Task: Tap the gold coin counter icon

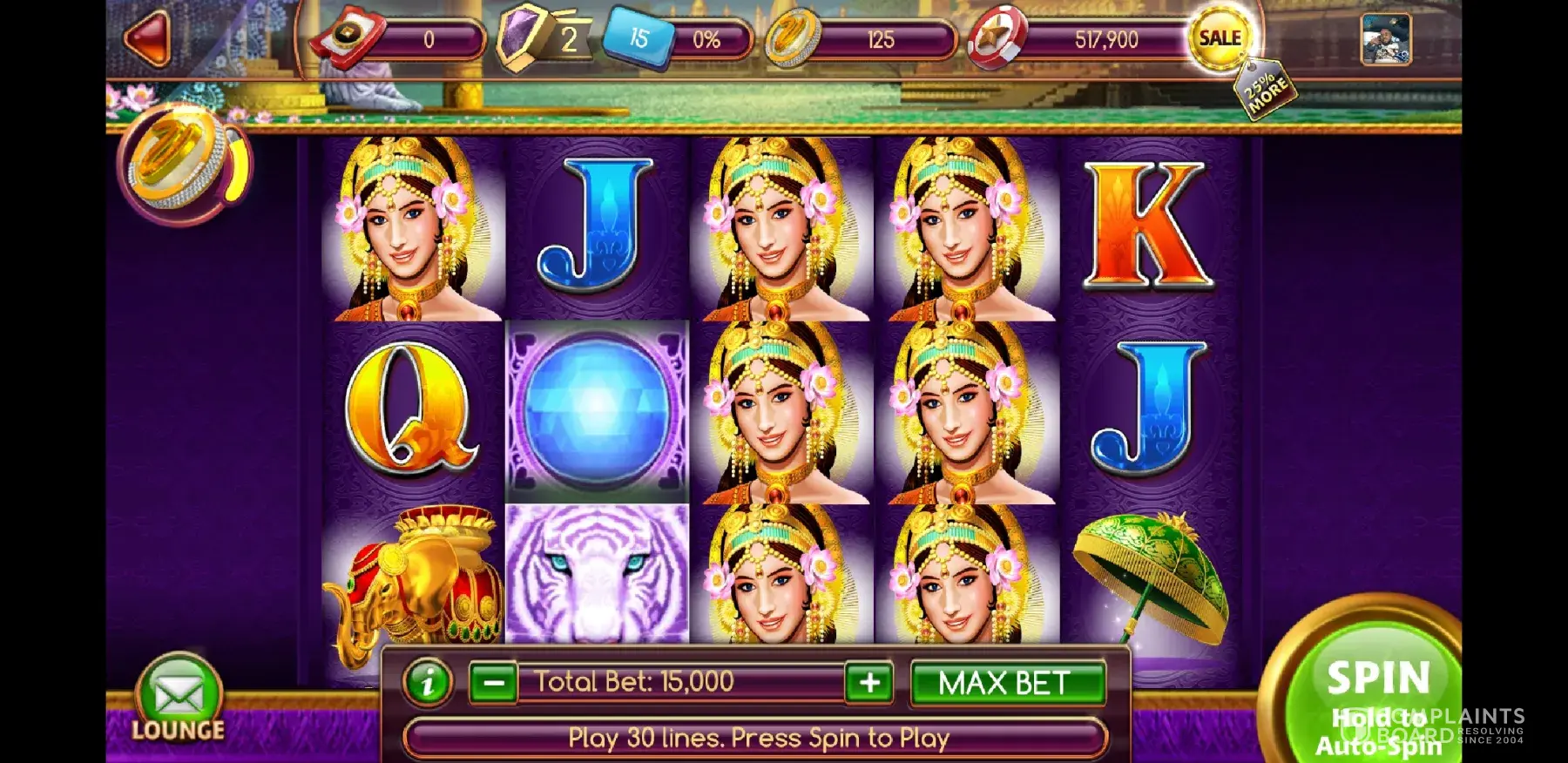Action: 793,40
